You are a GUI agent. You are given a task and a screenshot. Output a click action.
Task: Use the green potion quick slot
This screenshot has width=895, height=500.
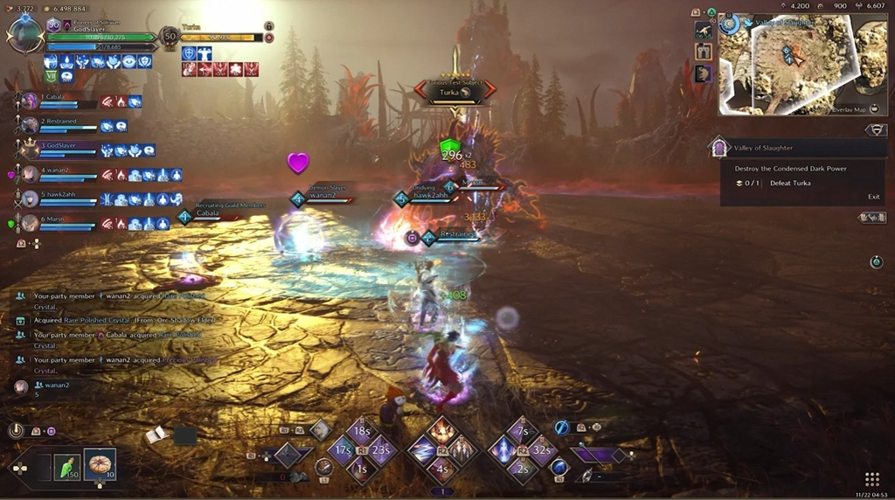point(65,465)
